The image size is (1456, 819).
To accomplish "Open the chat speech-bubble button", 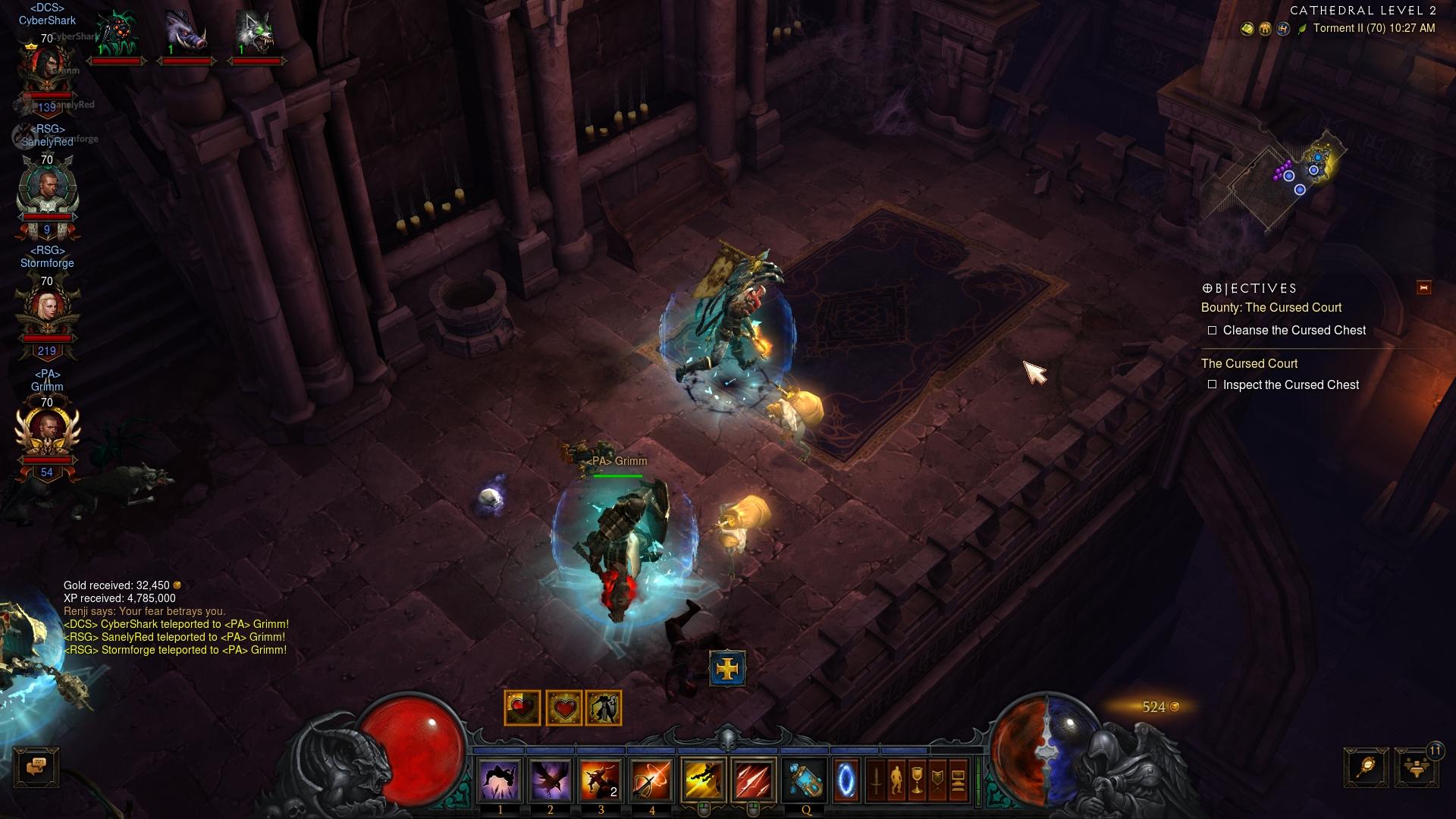I will click(x=36, y=767).
